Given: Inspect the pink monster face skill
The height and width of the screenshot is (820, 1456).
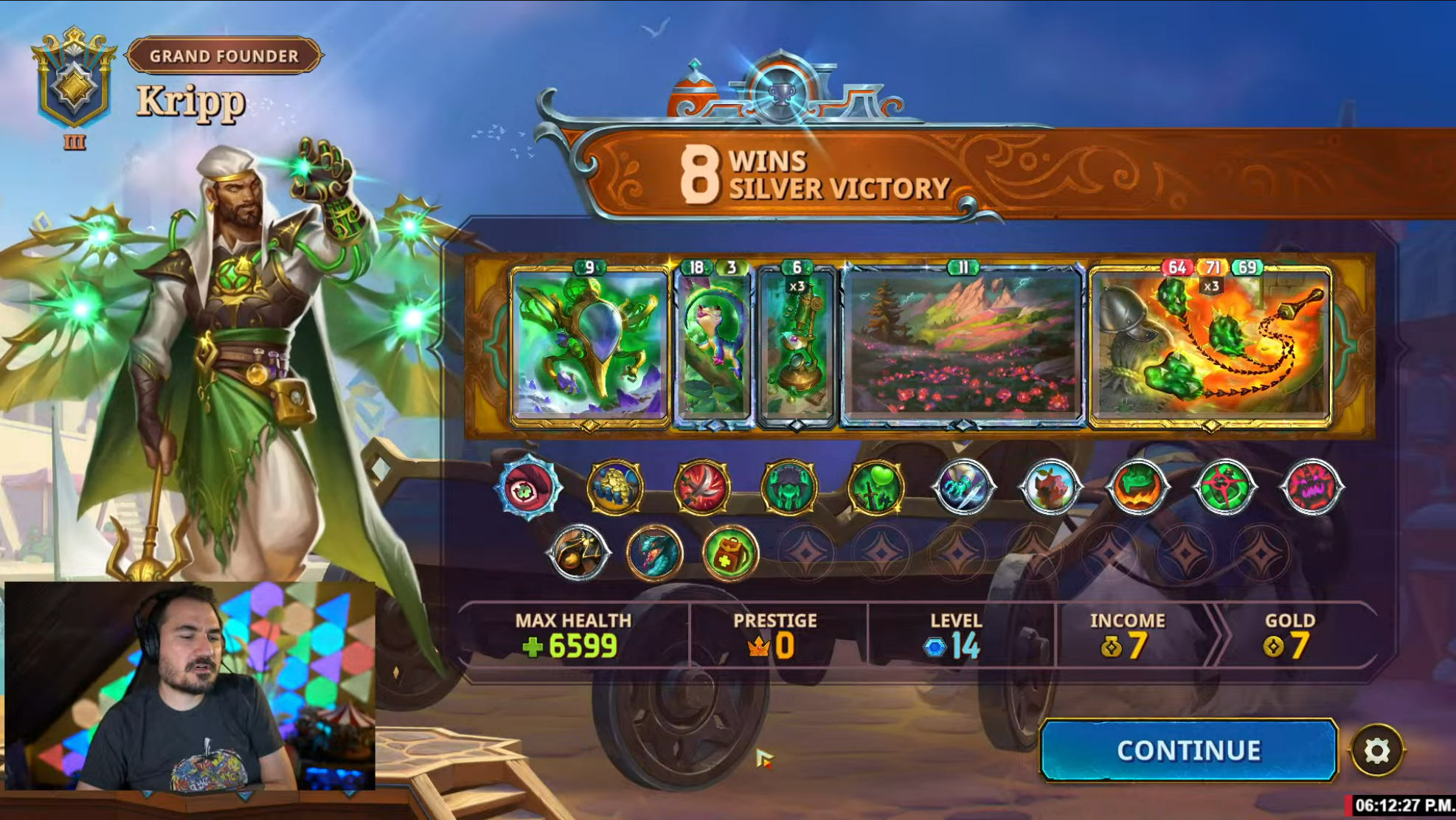Looking at the screenshot, I should click(x=1311, y=487).
